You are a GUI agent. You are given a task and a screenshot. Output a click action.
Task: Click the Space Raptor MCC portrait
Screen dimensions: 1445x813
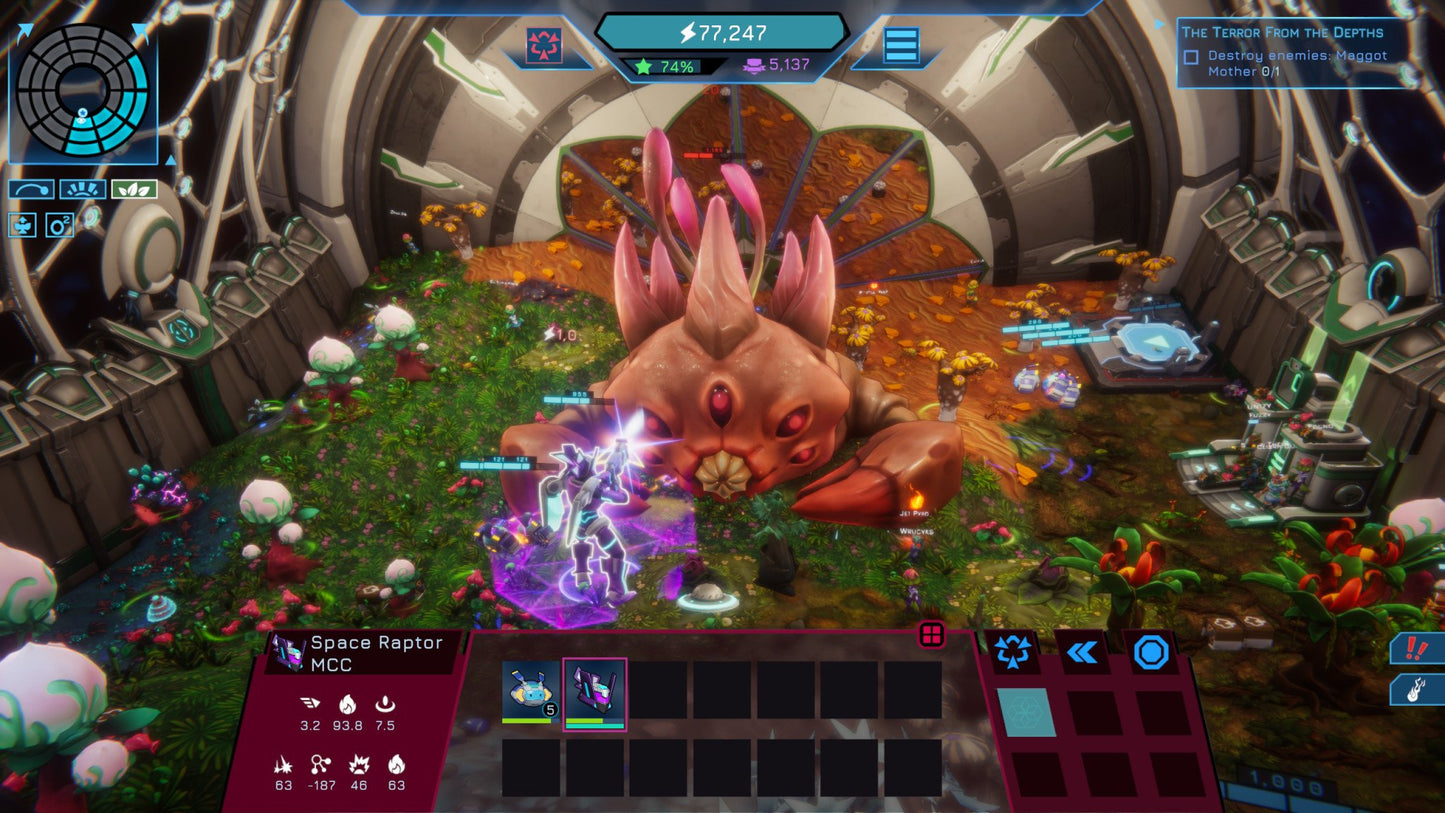pos(289,650)
